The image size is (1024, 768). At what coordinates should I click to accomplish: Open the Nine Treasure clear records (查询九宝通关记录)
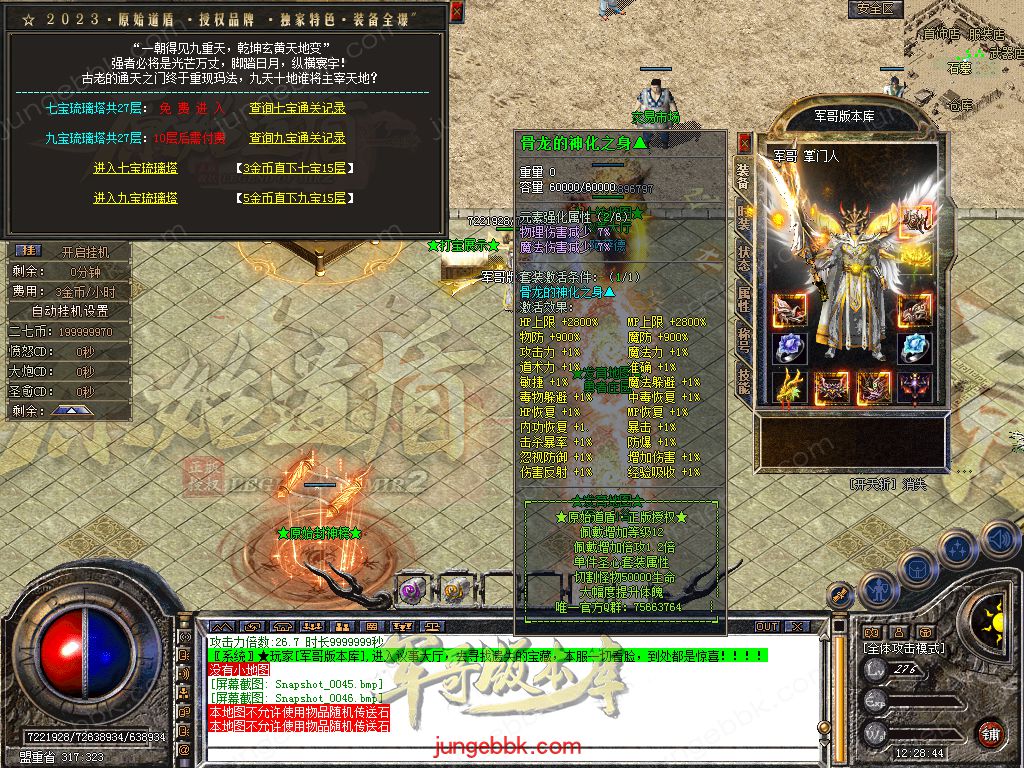(297, 138)
